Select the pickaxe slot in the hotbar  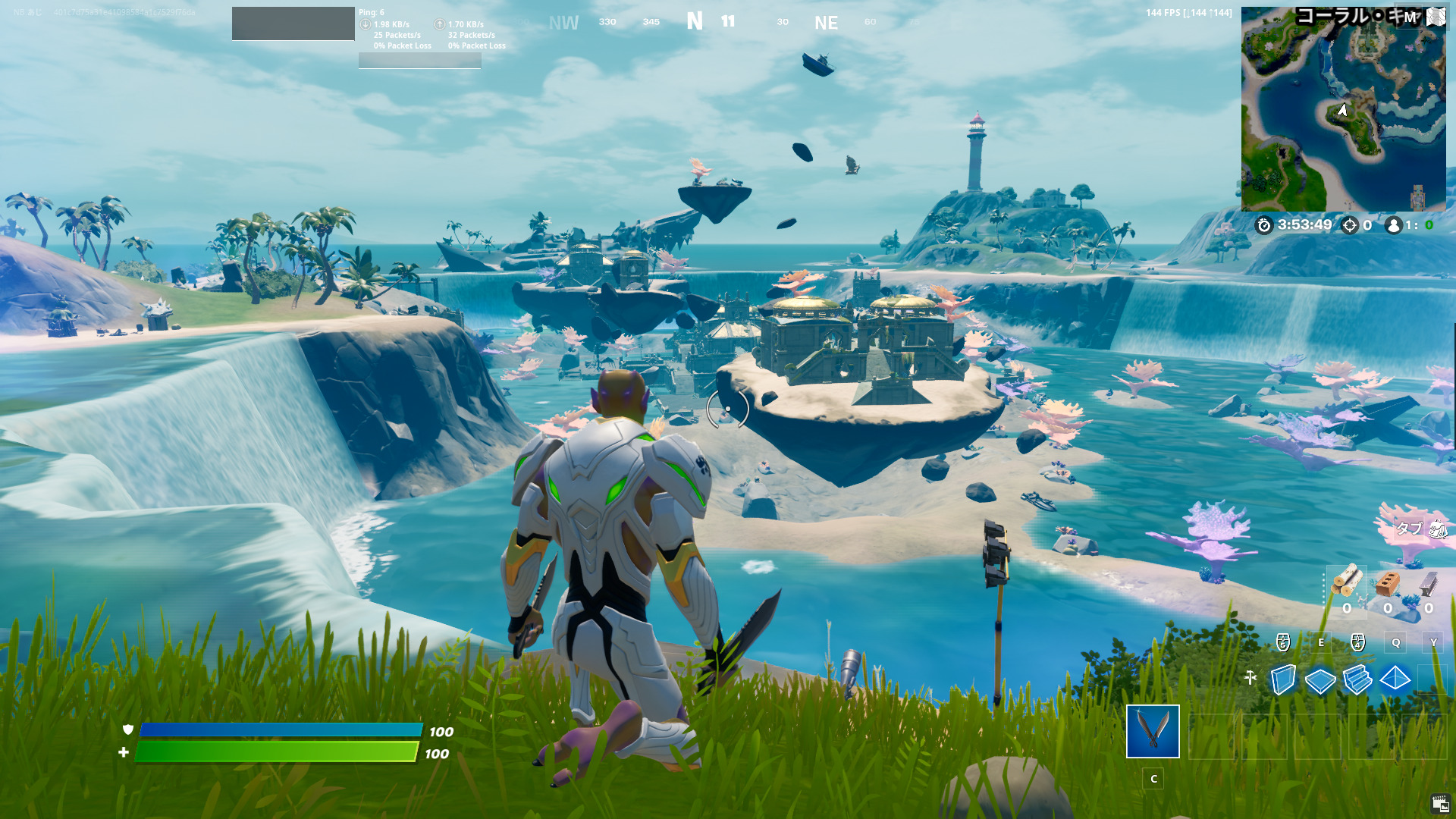[1153, 731]
